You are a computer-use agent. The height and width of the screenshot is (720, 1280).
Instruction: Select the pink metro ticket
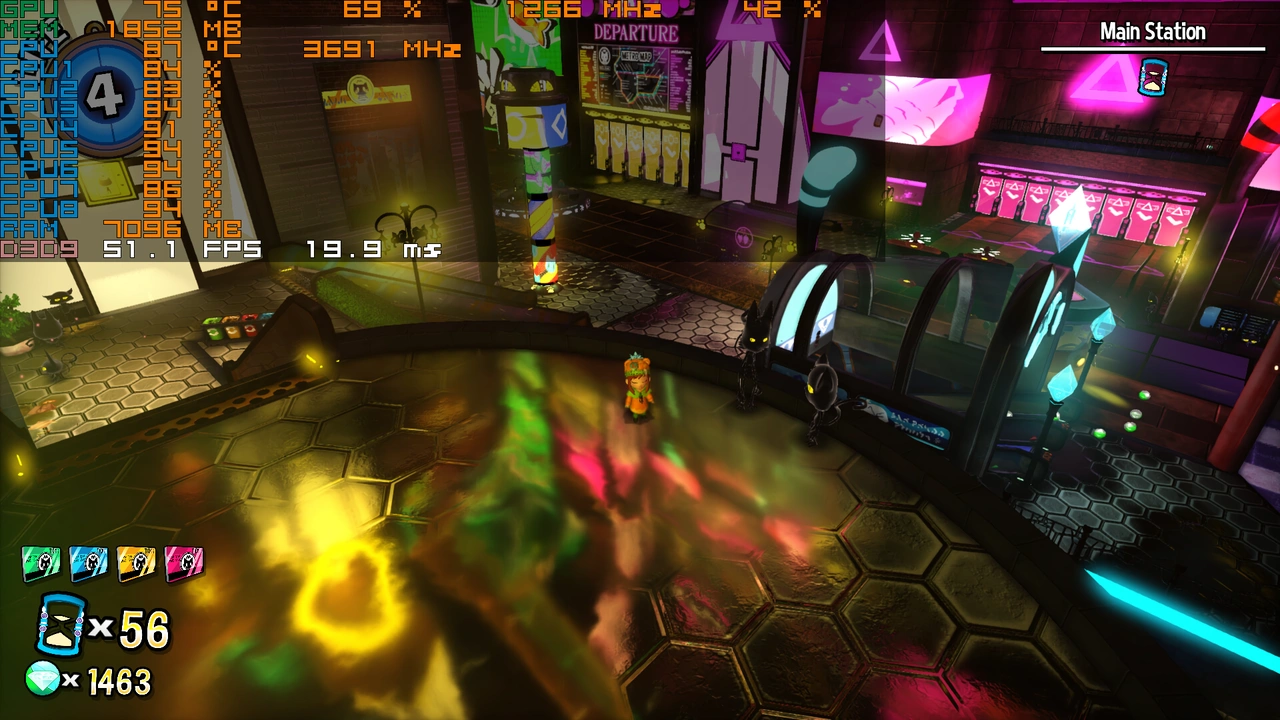184,564
